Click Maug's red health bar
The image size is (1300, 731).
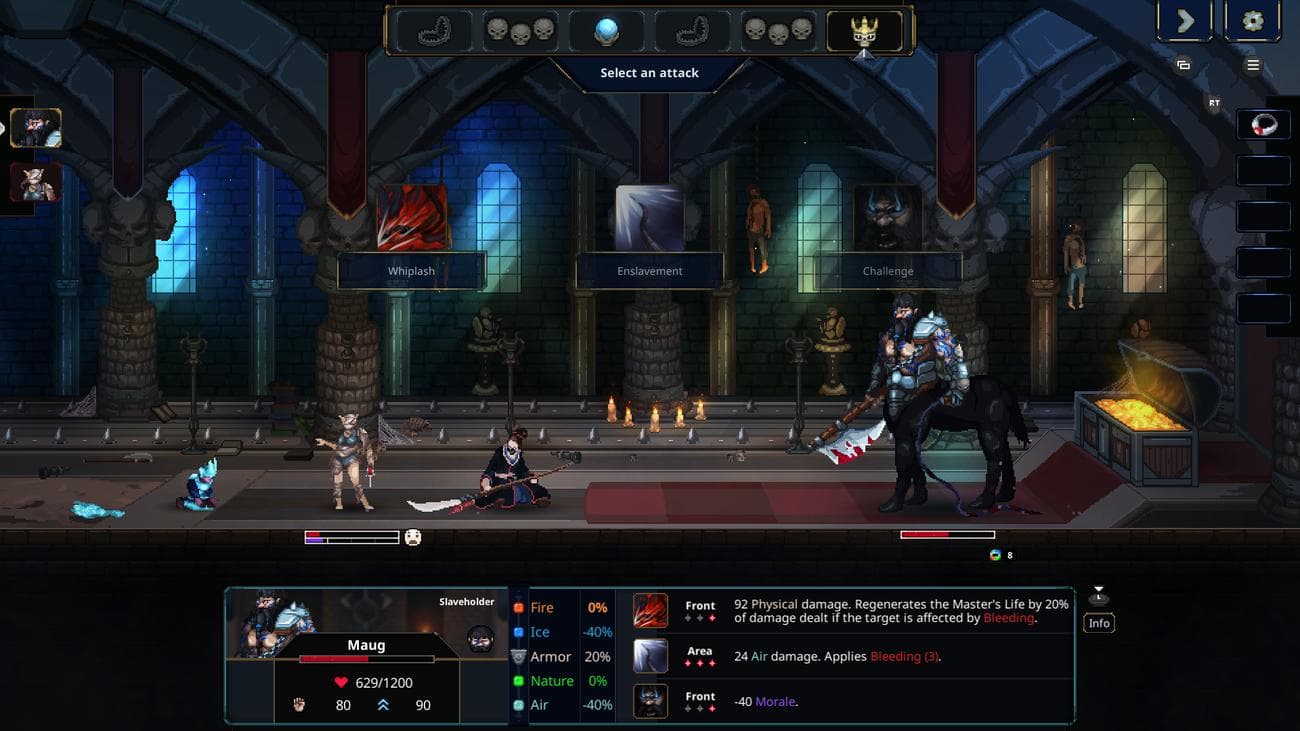tap(365, 657)
